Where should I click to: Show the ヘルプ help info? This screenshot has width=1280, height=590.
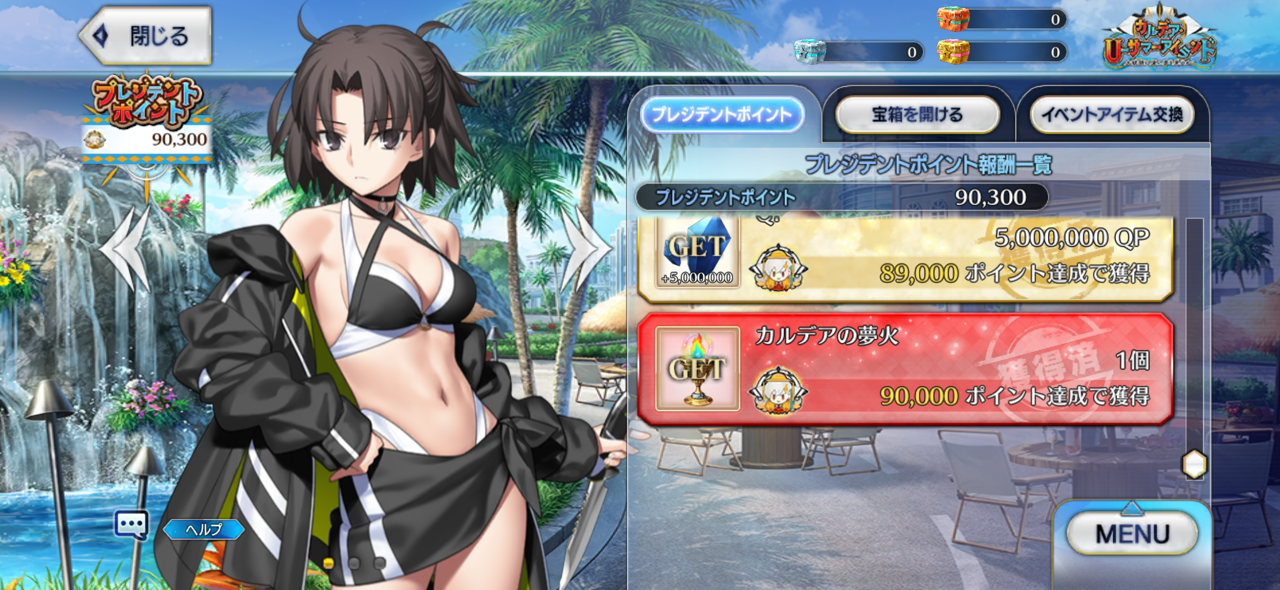click(203, 529)
